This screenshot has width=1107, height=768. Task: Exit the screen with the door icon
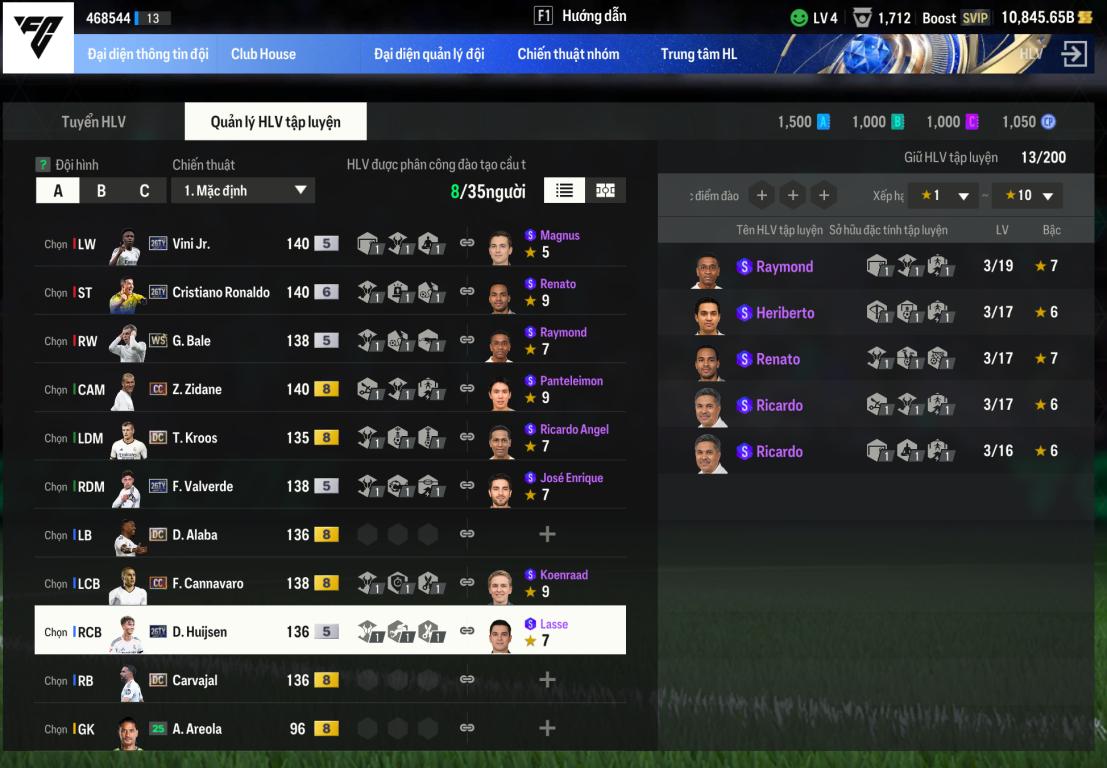[1074, 54]
